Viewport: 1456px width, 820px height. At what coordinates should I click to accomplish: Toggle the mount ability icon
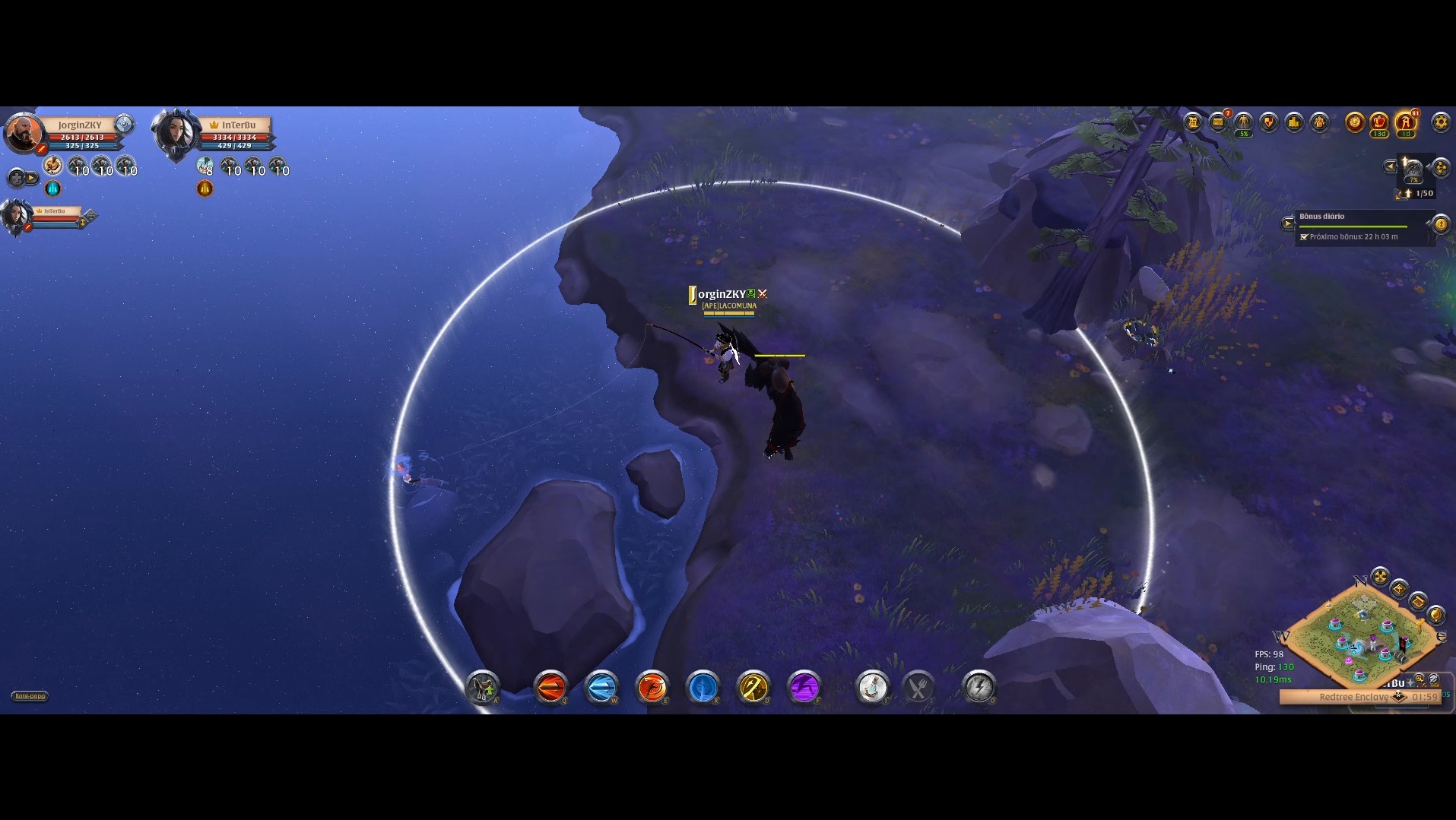point(482,688)
